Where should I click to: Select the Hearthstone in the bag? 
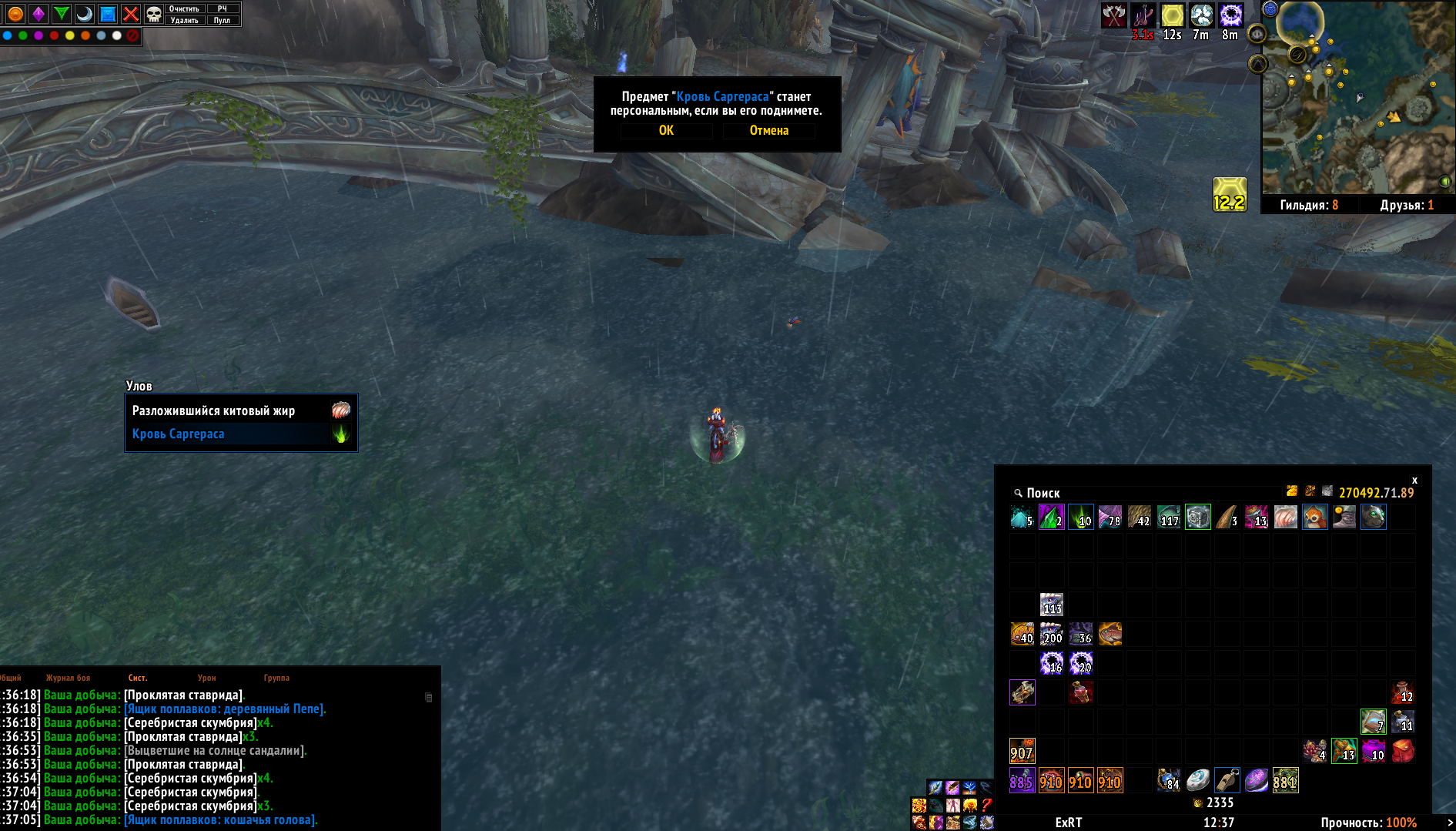tap(1198, 780)
